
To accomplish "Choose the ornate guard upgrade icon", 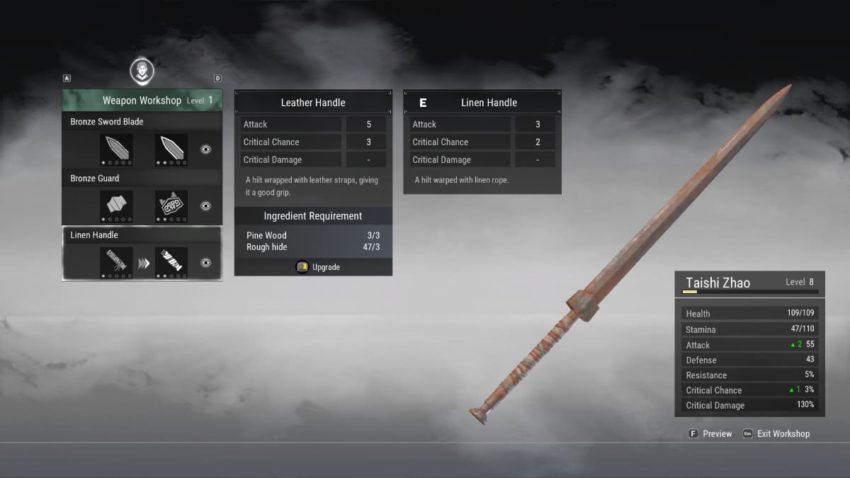I will [x=171, y=205].
